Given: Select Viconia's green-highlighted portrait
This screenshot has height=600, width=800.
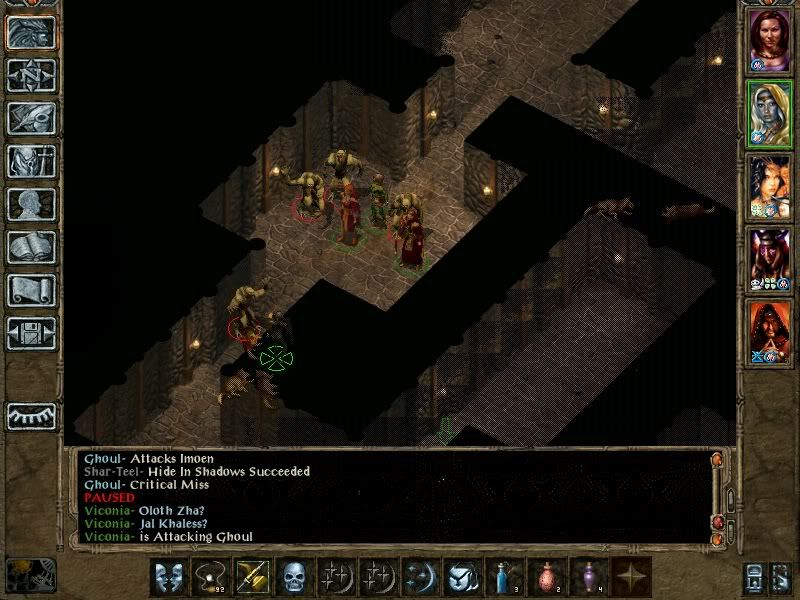Looking at the screenshot, I should [769, 115].
